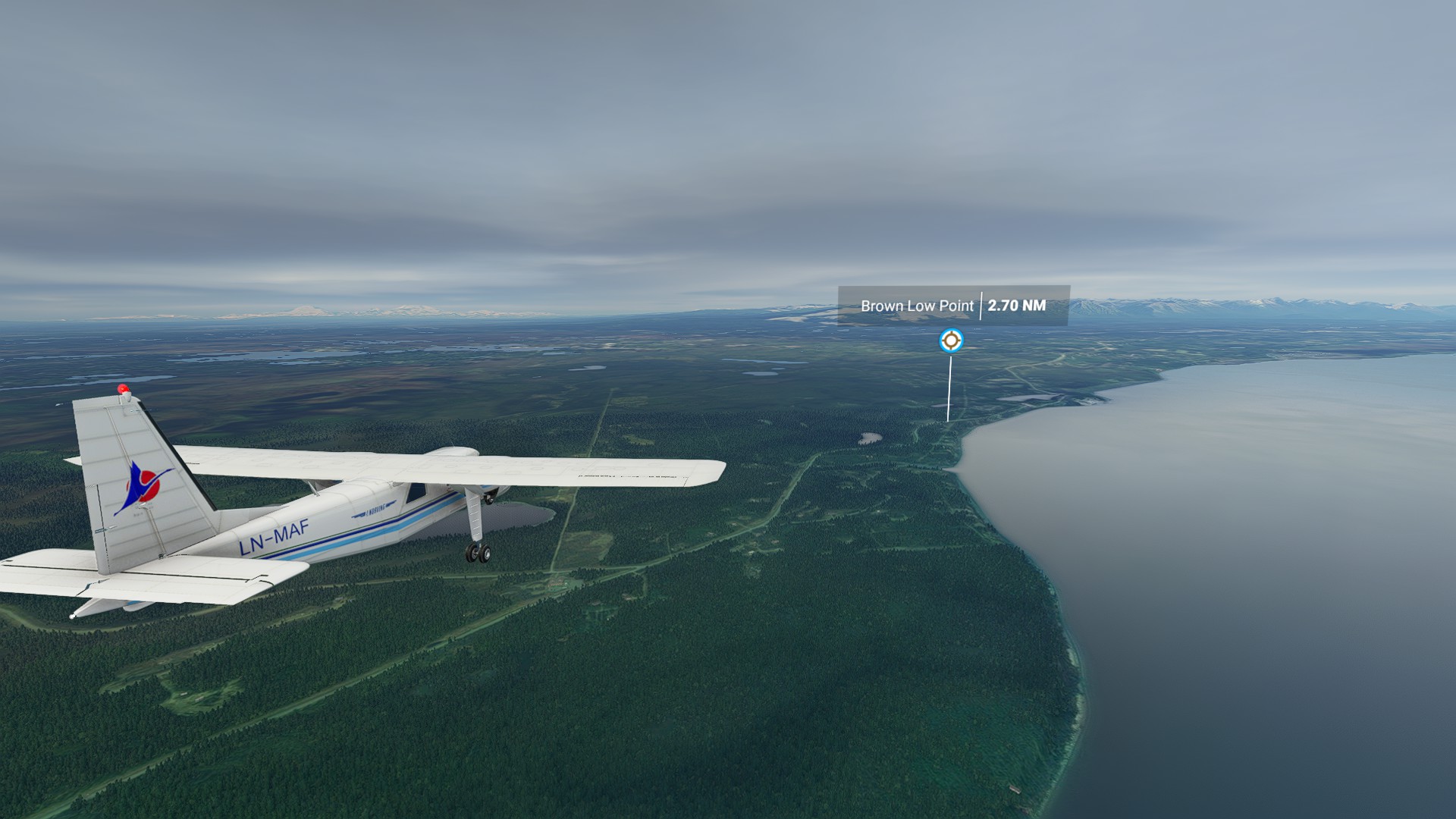Click the divider line in the waypoint banner
This screenshot has height=819, width=1456.
coord(981,306)
